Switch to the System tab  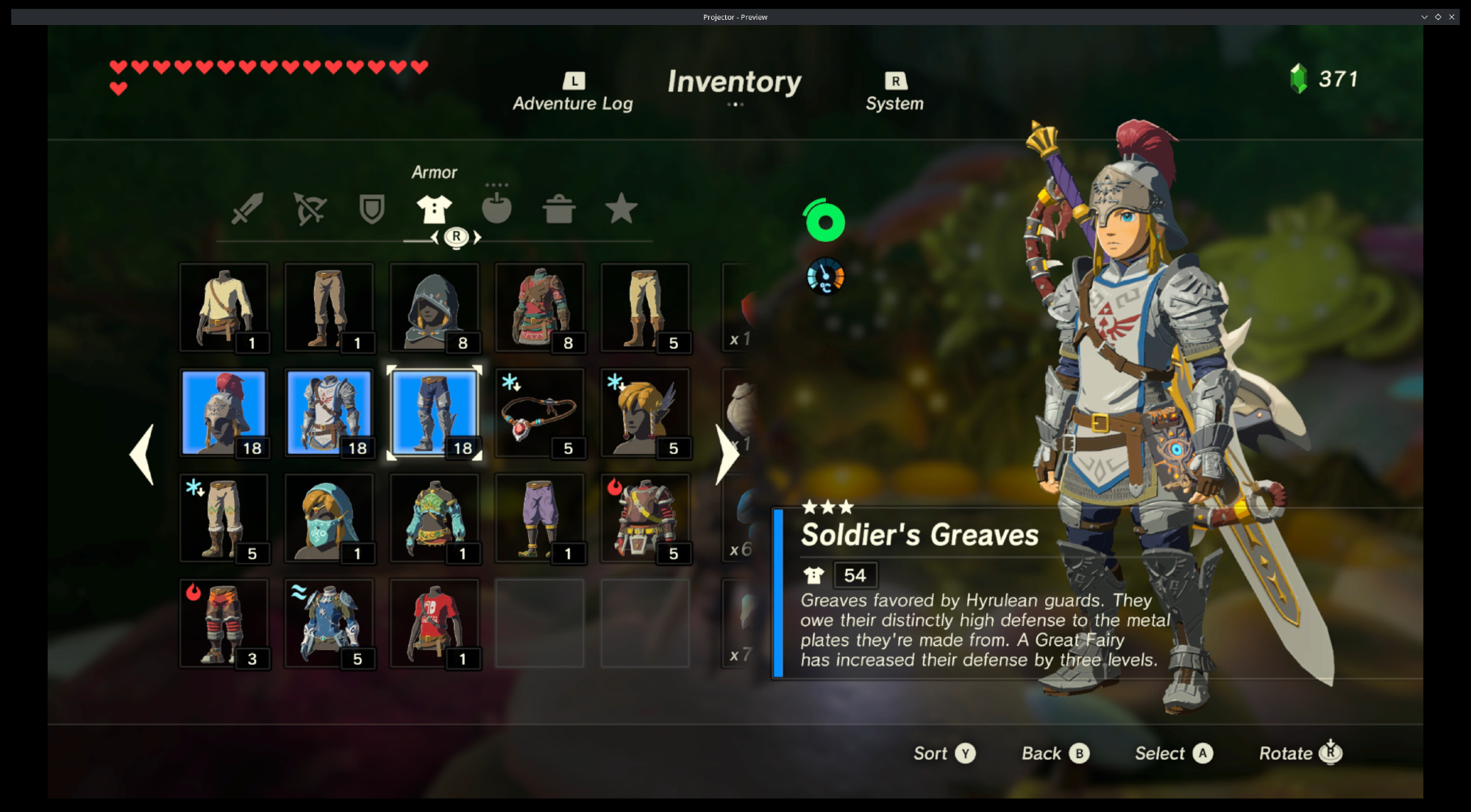point(894,93)
